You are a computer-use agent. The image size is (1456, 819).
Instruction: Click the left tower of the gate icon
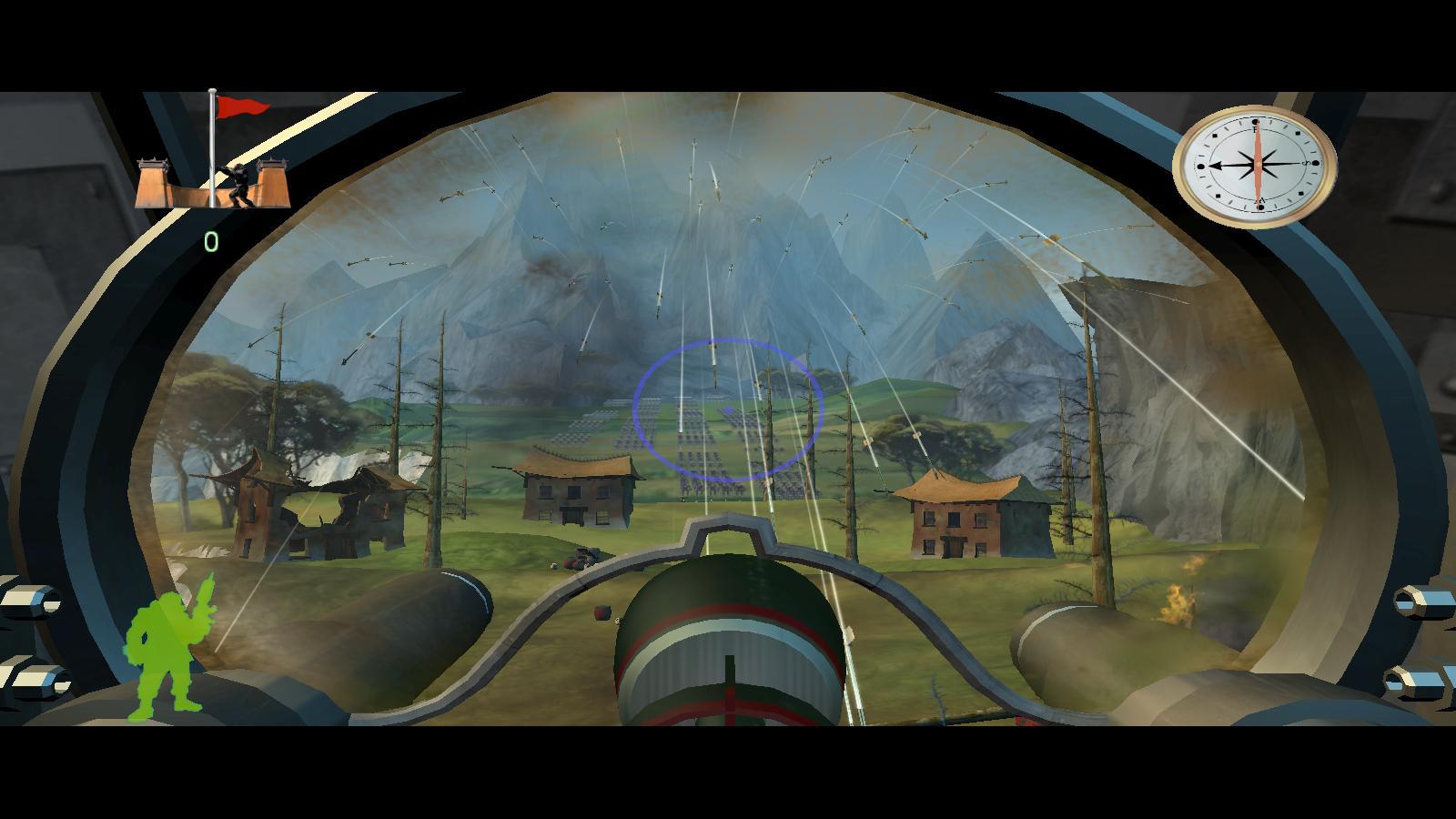click(x=152, y=182)
